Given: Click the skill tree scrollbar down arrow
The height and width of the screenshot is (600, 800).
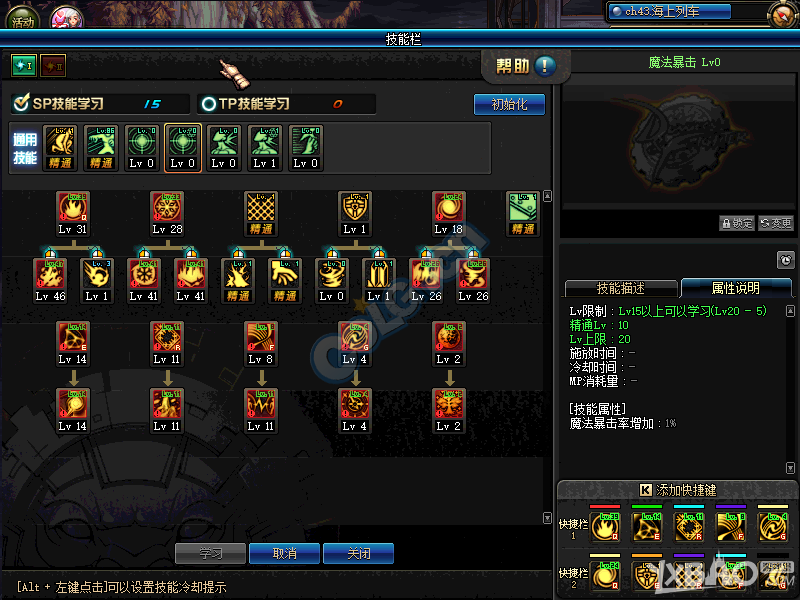Looking at the screenshot, I should (547, 518).
